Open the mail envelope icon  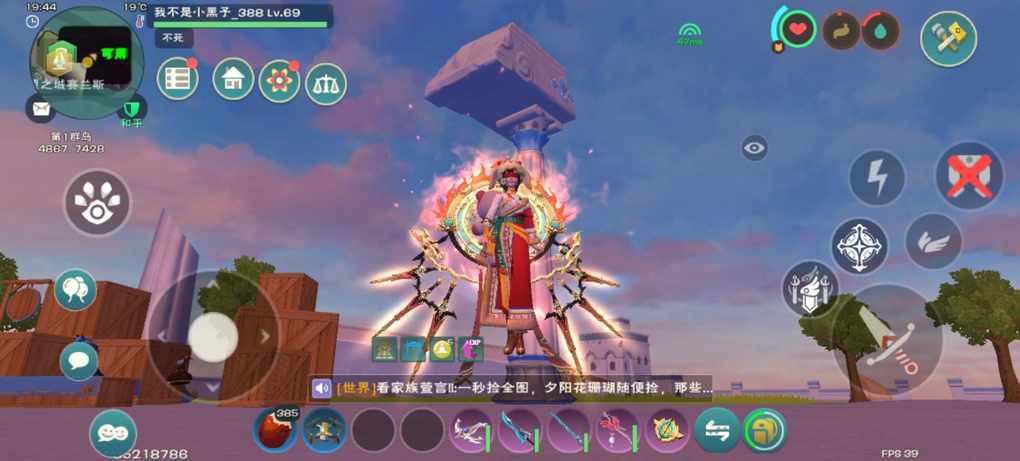42,109
